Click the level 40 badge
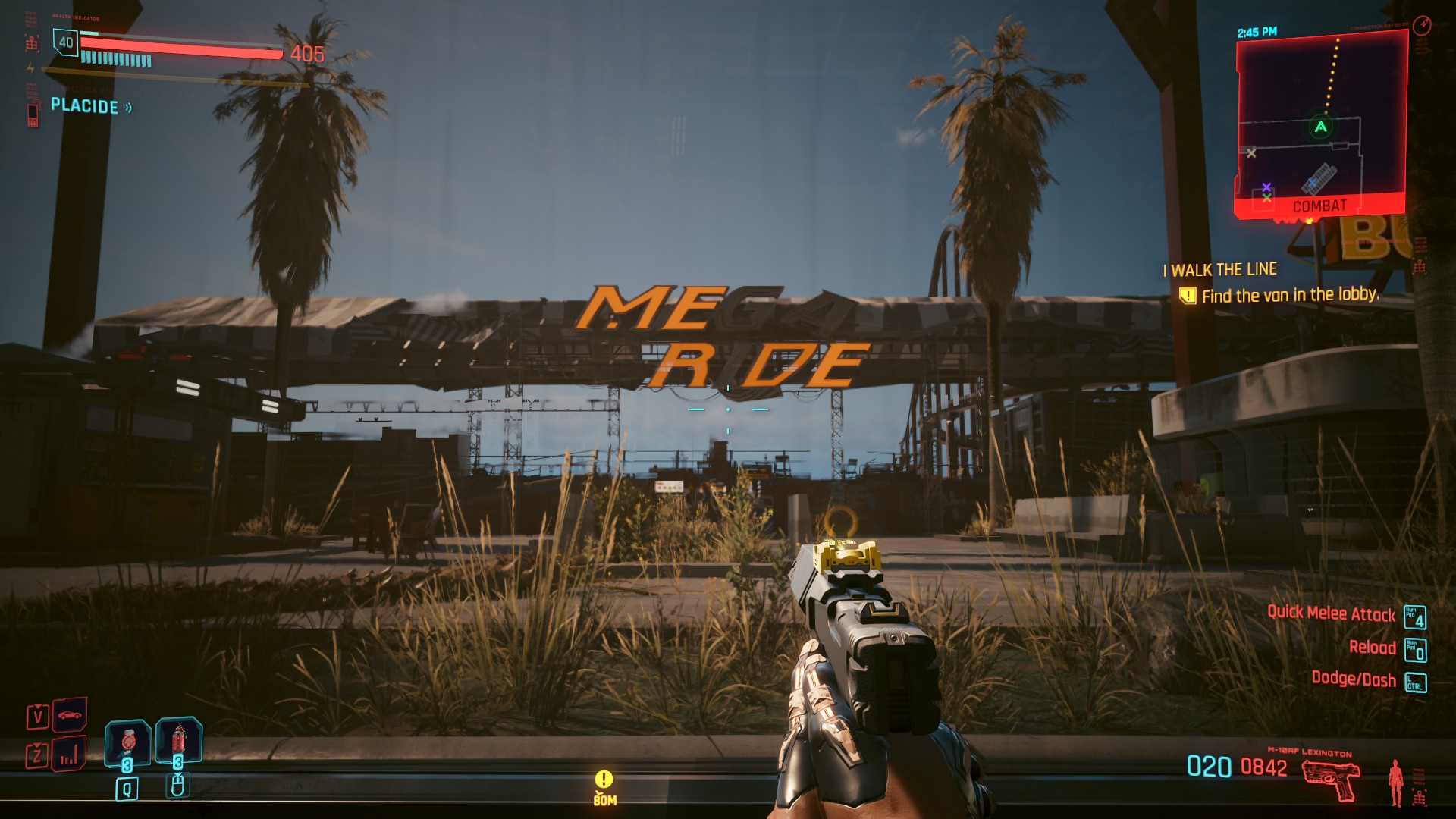This screenshot has height=819, width=1456. [x=66, y=42]
